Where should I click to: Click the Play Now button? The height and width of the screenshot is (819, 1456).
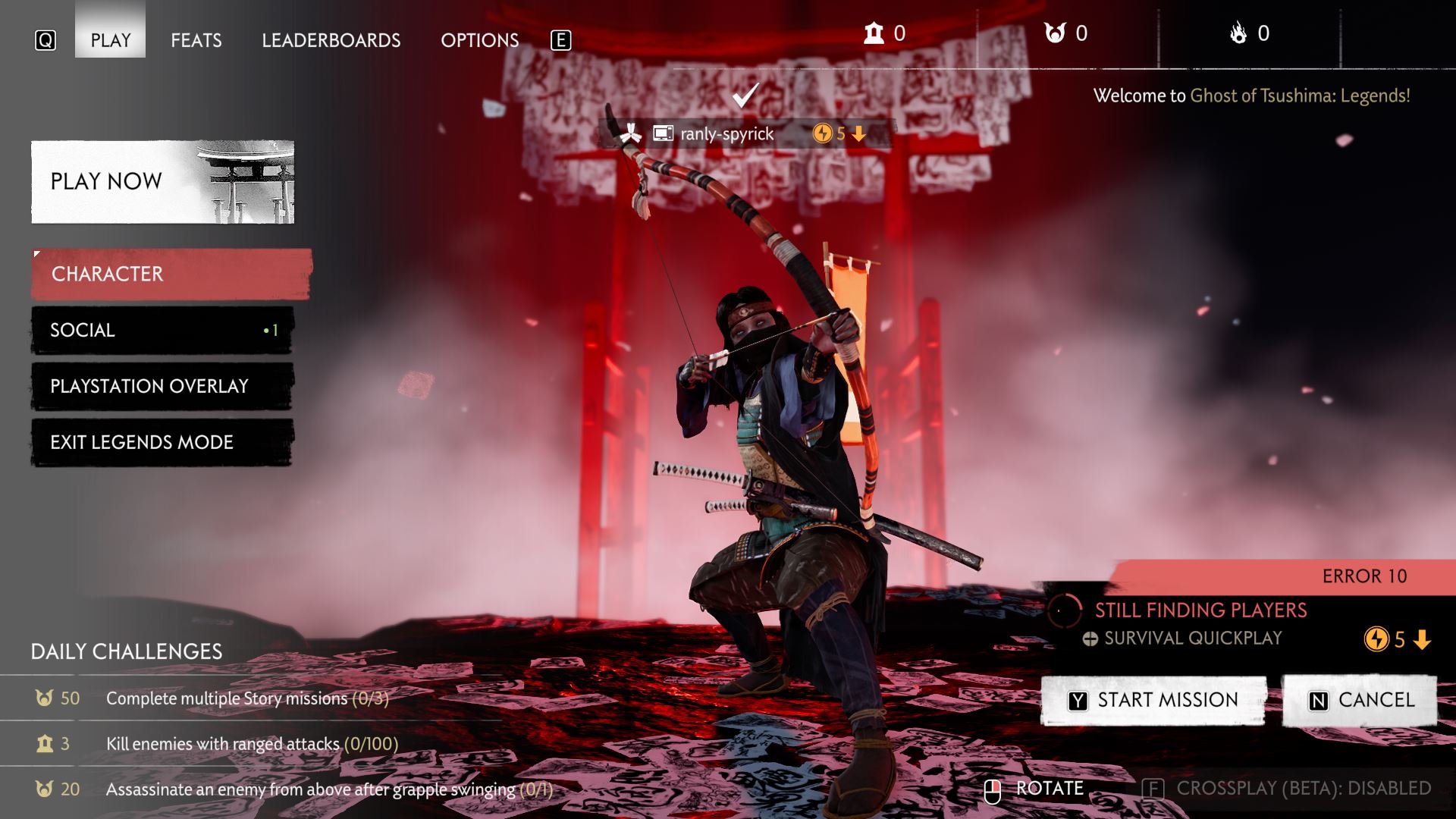[x=162, y=182]
